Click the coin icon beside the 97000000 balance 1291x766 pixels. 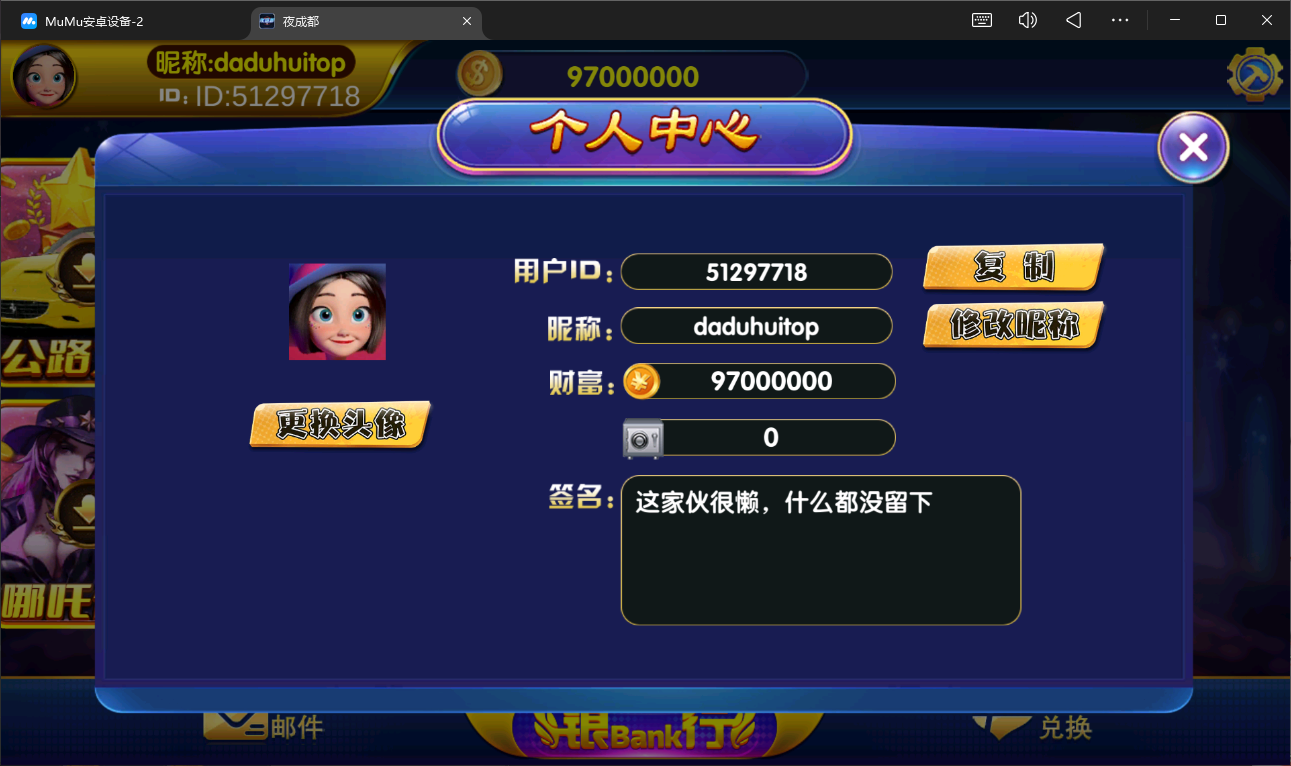(479, 74)
